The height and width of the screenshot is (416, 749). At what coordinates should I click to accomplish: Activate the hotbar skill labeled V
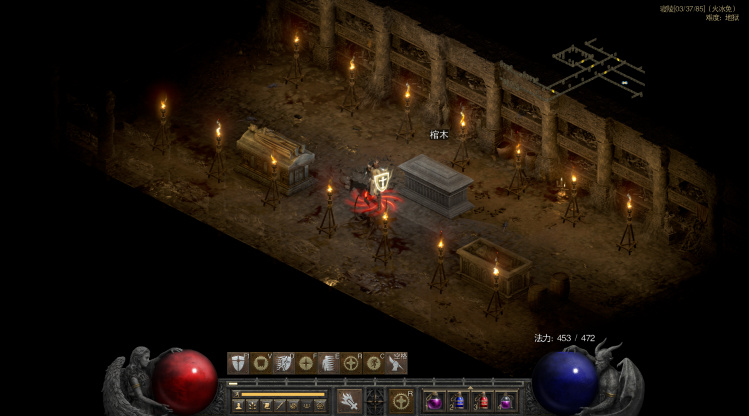[261, 363]
